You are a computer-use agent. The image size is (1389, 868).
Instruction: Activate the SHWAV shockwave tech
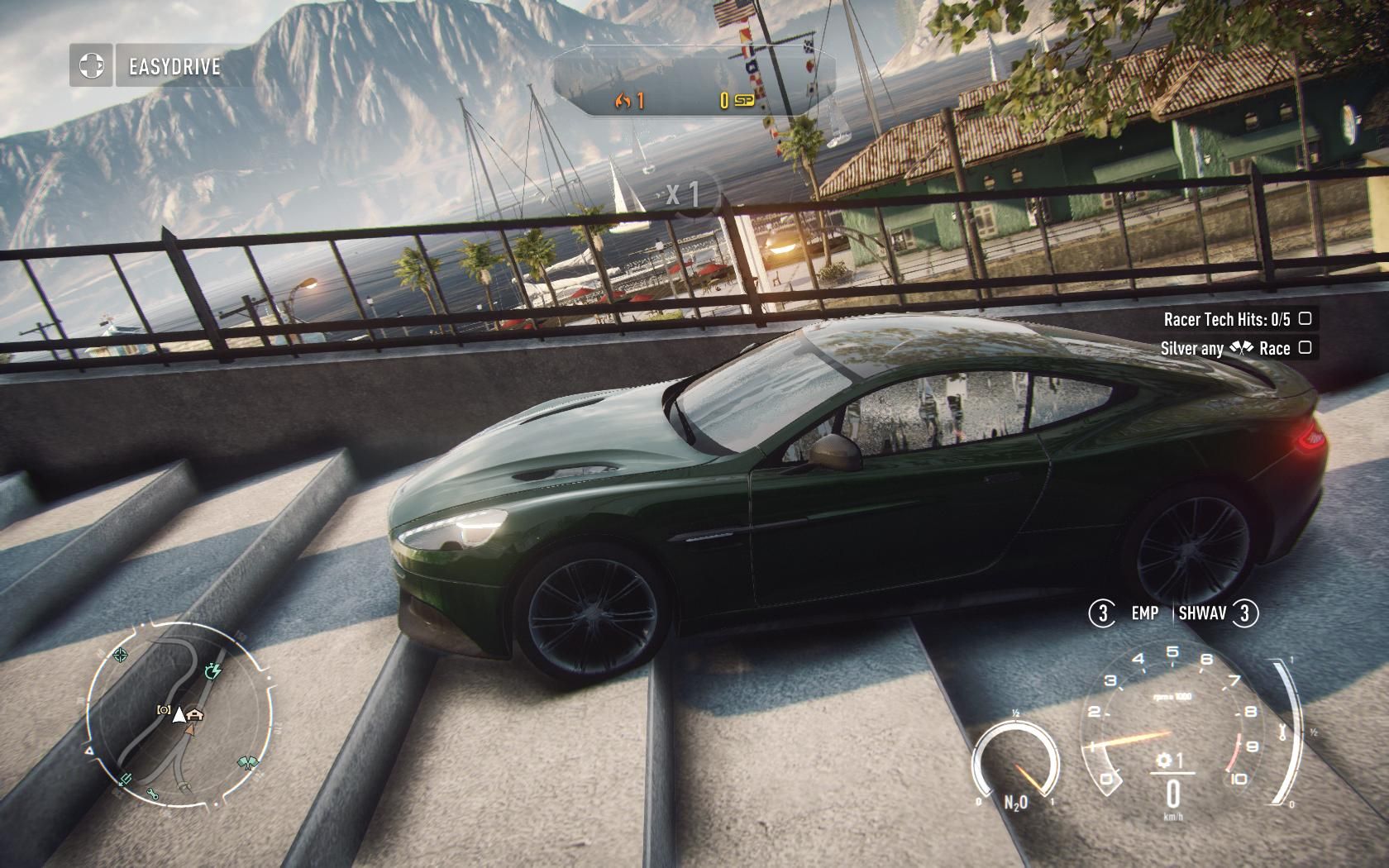pyautogui.click(x=1203, y=613)
